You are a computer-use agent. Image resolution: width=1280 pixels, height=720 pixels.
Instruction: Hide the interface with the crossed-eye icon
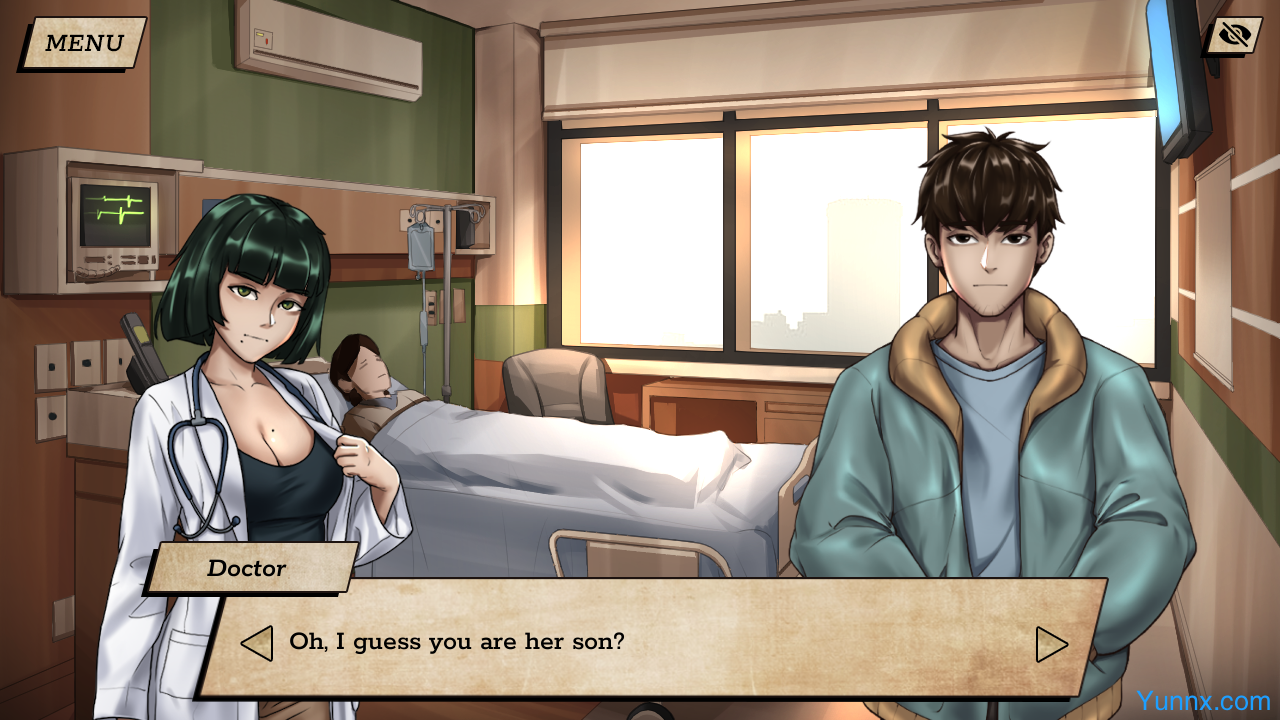pos(1234,36)
